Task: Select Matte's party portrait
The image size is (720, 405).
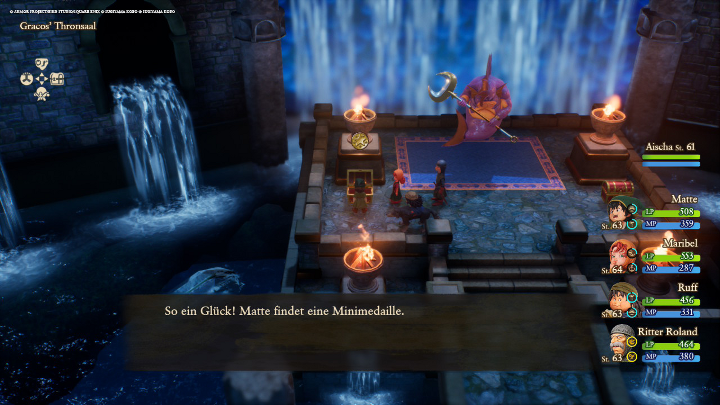Action: (621, 215)
